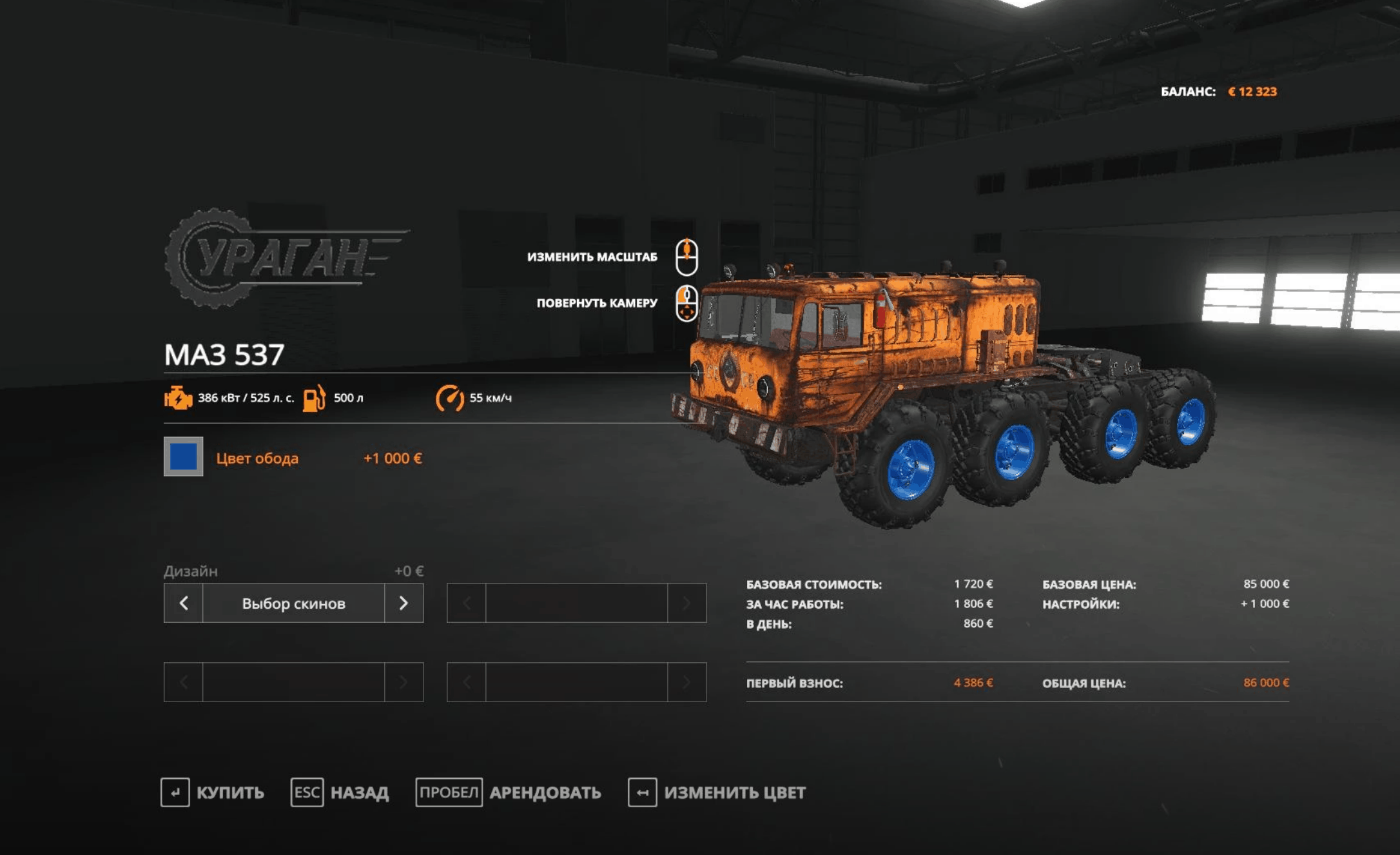
Task: Click the Цвет ободa rim color label
Action: (257, 458)
